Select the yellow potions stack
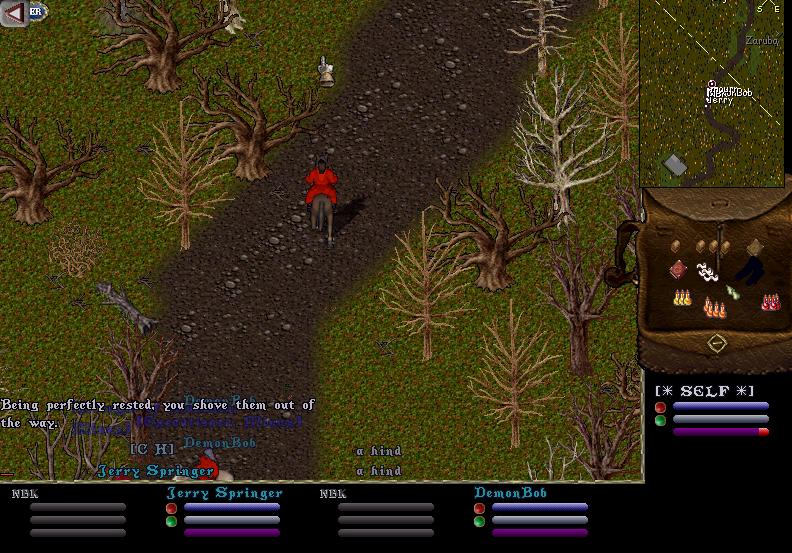 coord(683,298)
